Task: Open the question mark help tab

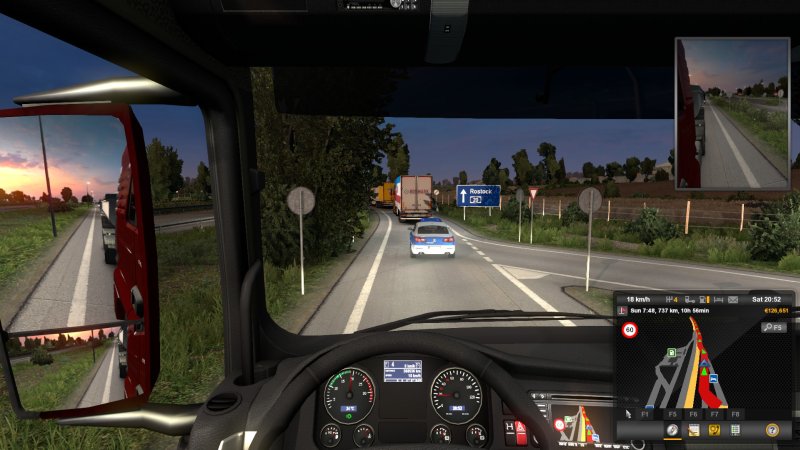Action: pos(772,430)
